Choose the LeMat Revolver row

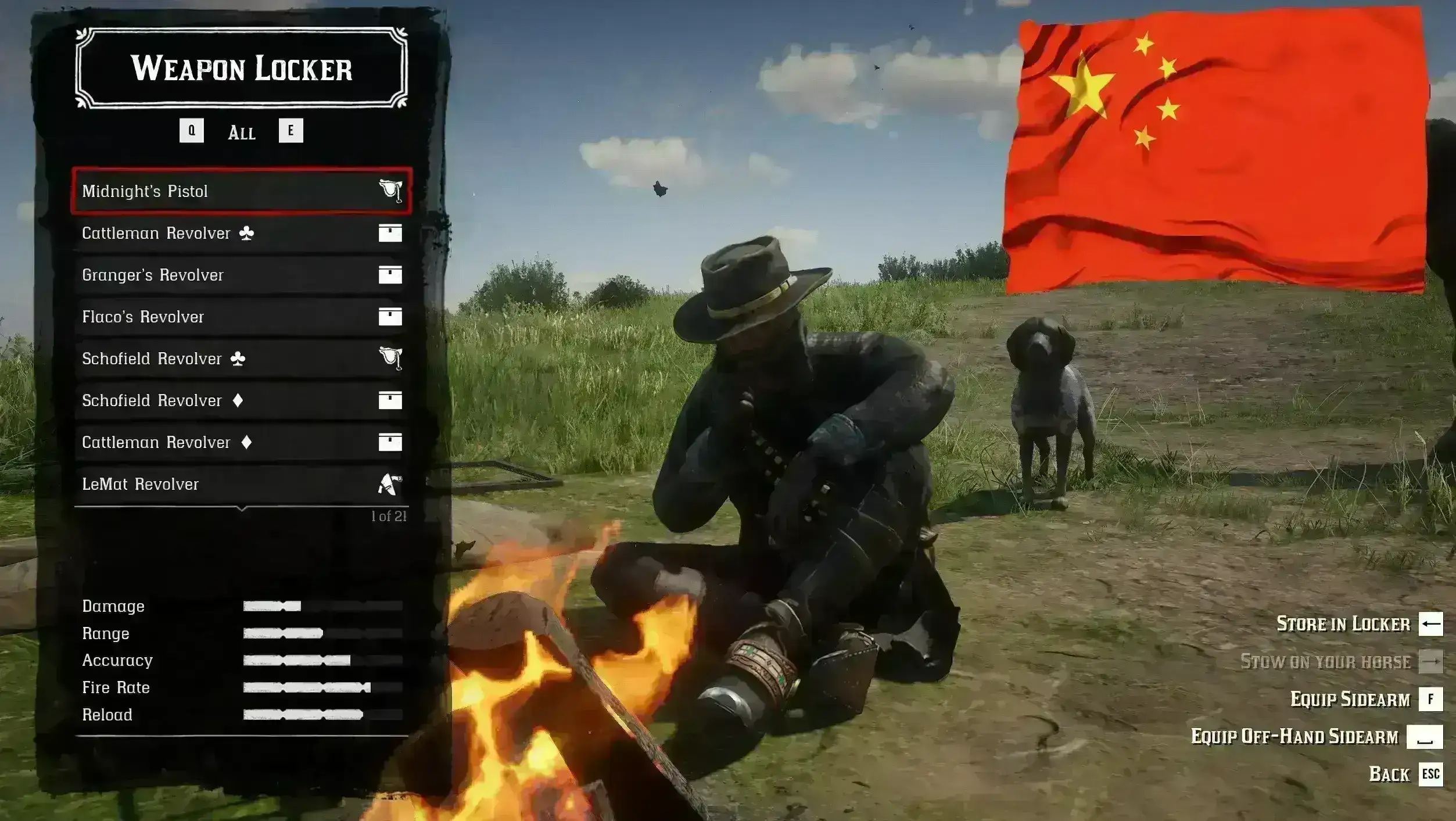[x=241, y=484]
